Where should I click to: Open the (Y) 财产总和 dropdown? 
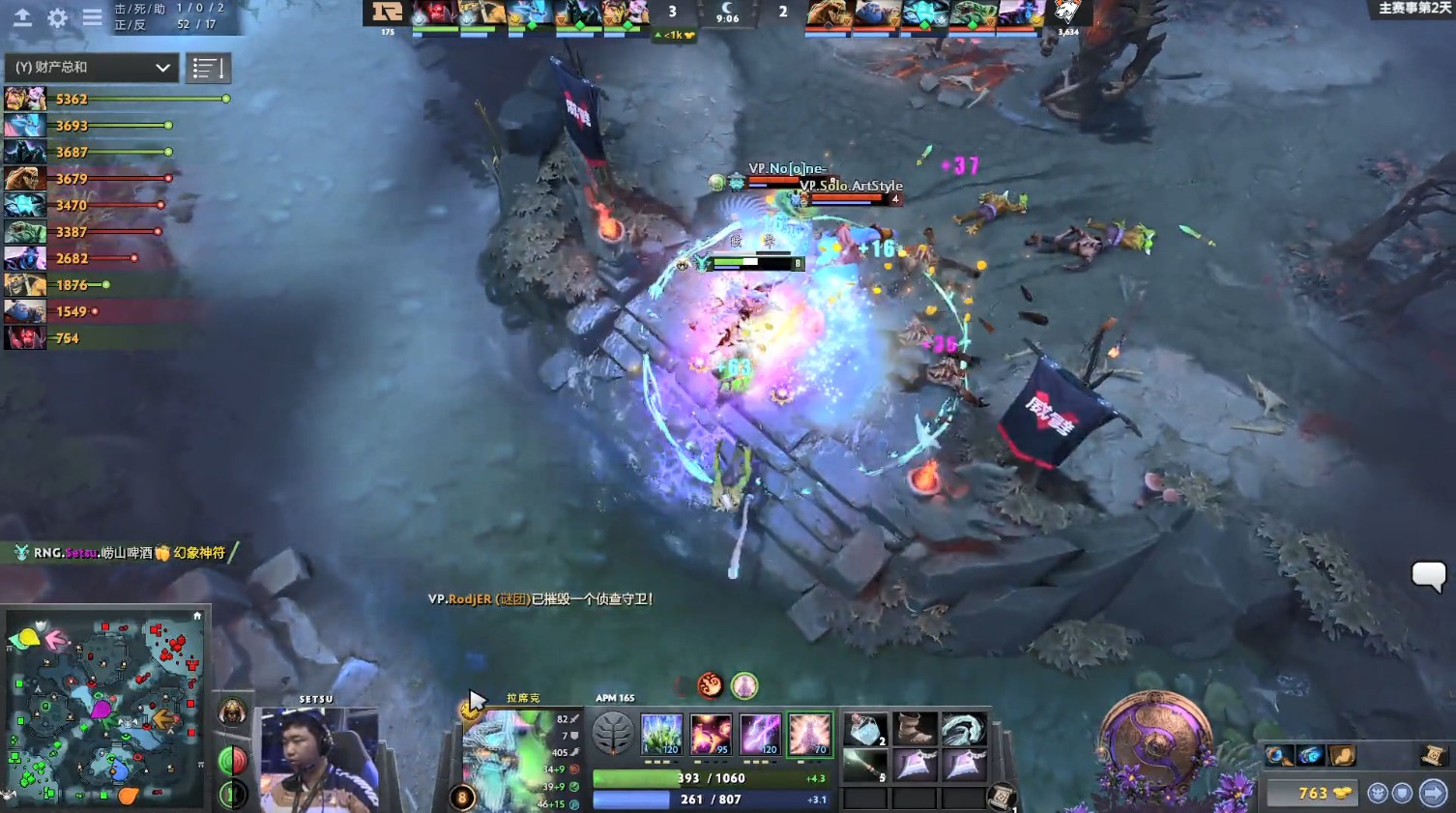click(x=90, y=68)
